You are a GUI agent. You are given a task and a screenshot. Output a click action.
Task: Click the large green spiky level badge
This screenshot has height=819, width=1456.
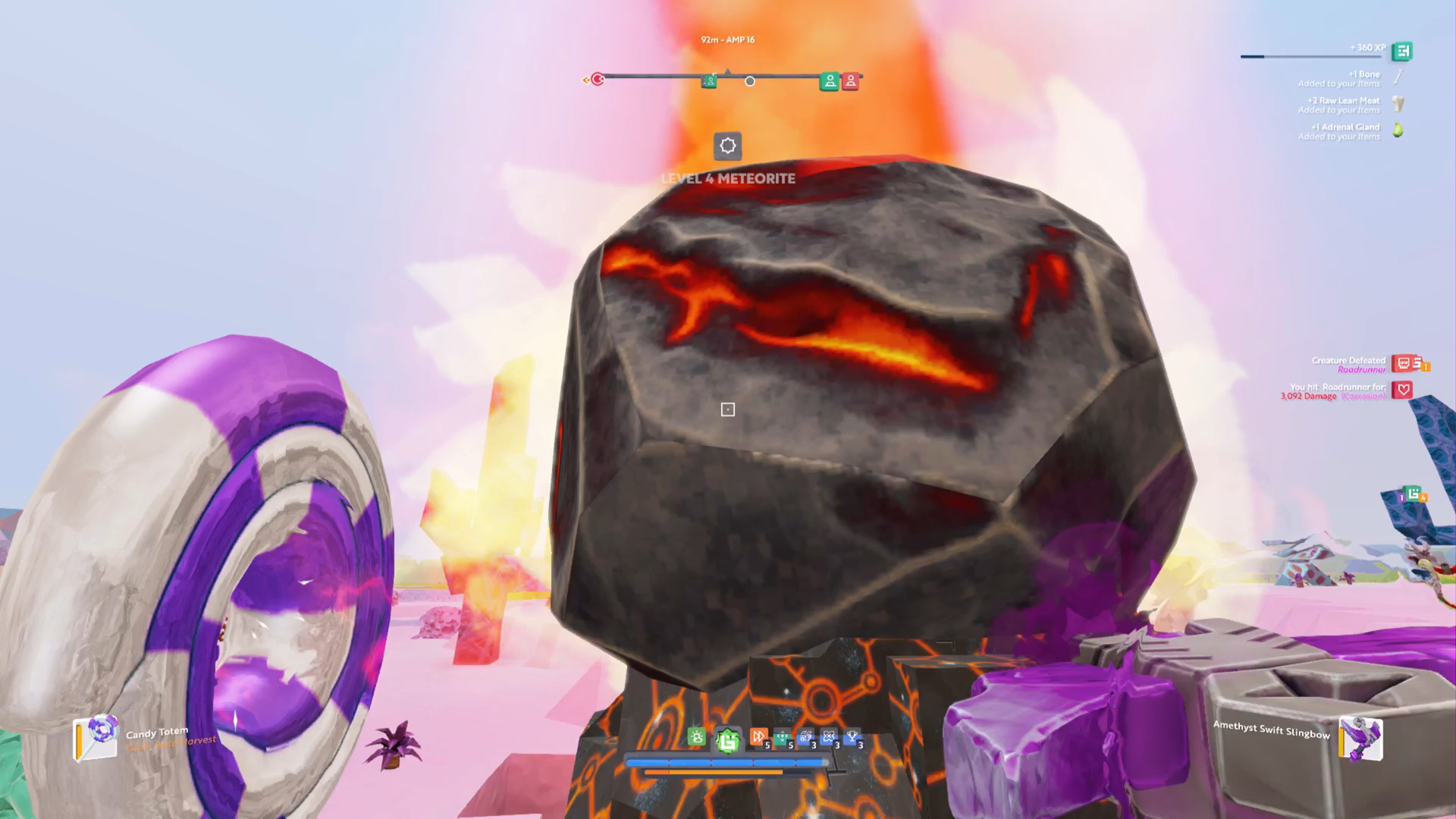pyautogui.click(x=727, y=739)
